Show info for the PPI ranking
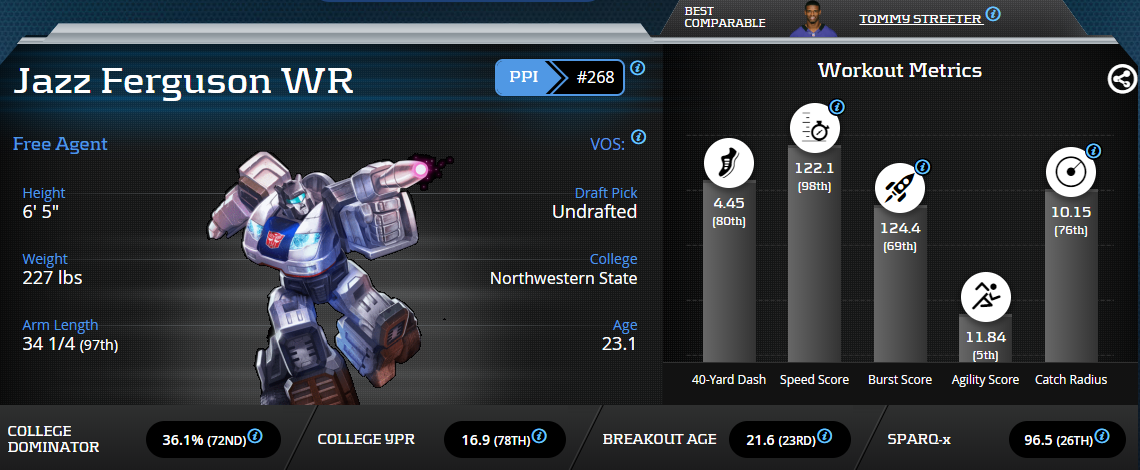The height and width of the screenshot is (470, 1140). 637,69
